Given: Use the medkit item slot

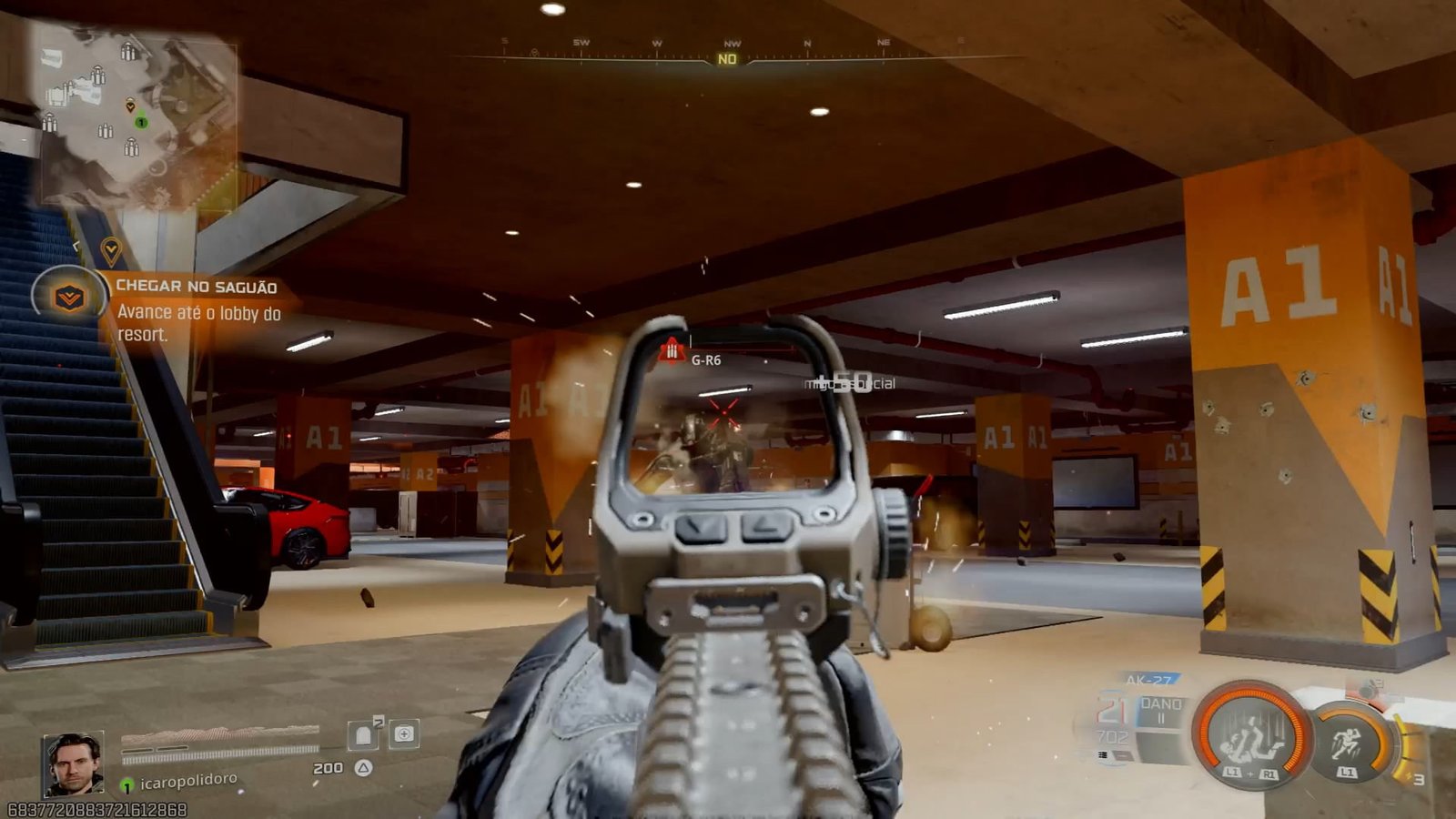Looking at the screenshot, I should click(404, 733).
